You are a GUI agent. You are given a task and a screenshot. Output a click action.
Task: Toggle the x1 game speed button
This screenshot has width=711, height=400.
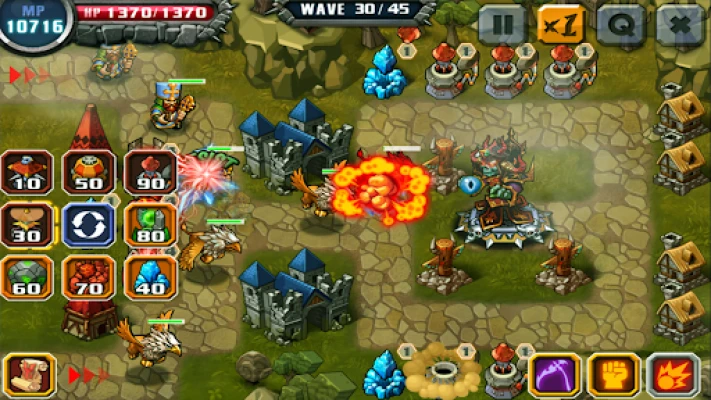(x=562, y=24)
